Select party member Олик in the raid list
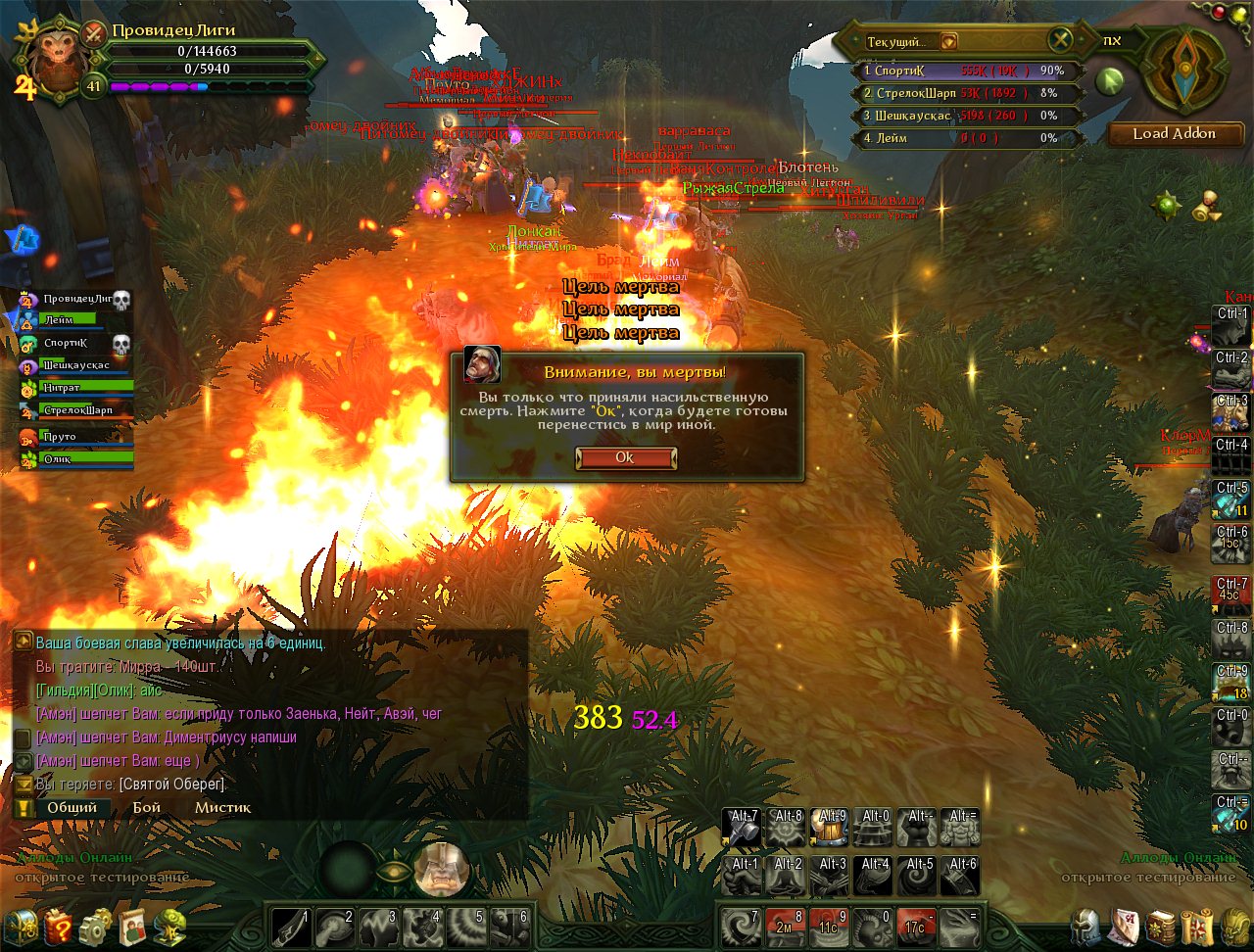This screenshot has height=952, width=1254. point(69,458)
